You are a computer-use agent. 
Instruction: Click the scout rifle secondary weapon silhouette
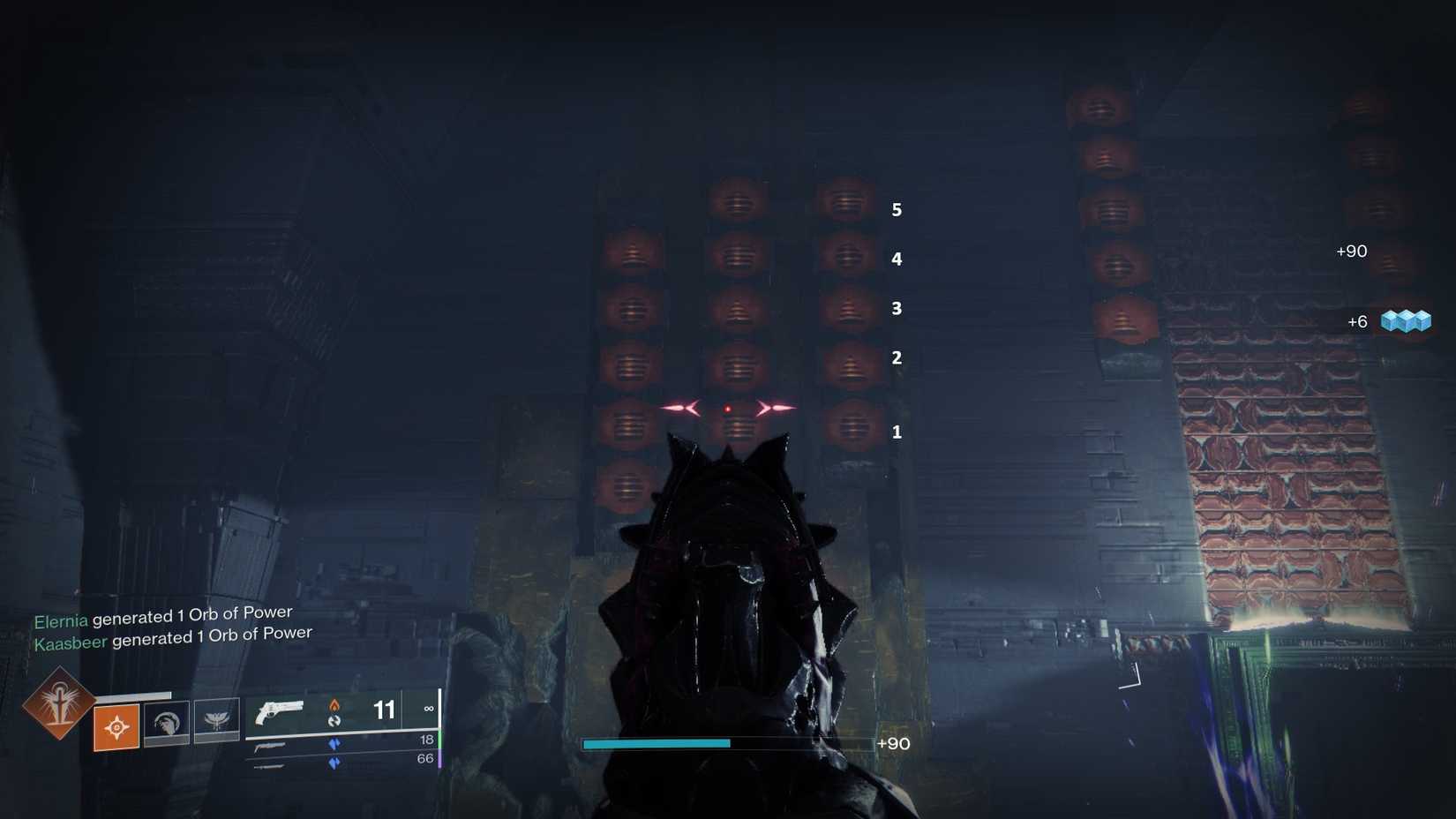(x=270, y=746)
